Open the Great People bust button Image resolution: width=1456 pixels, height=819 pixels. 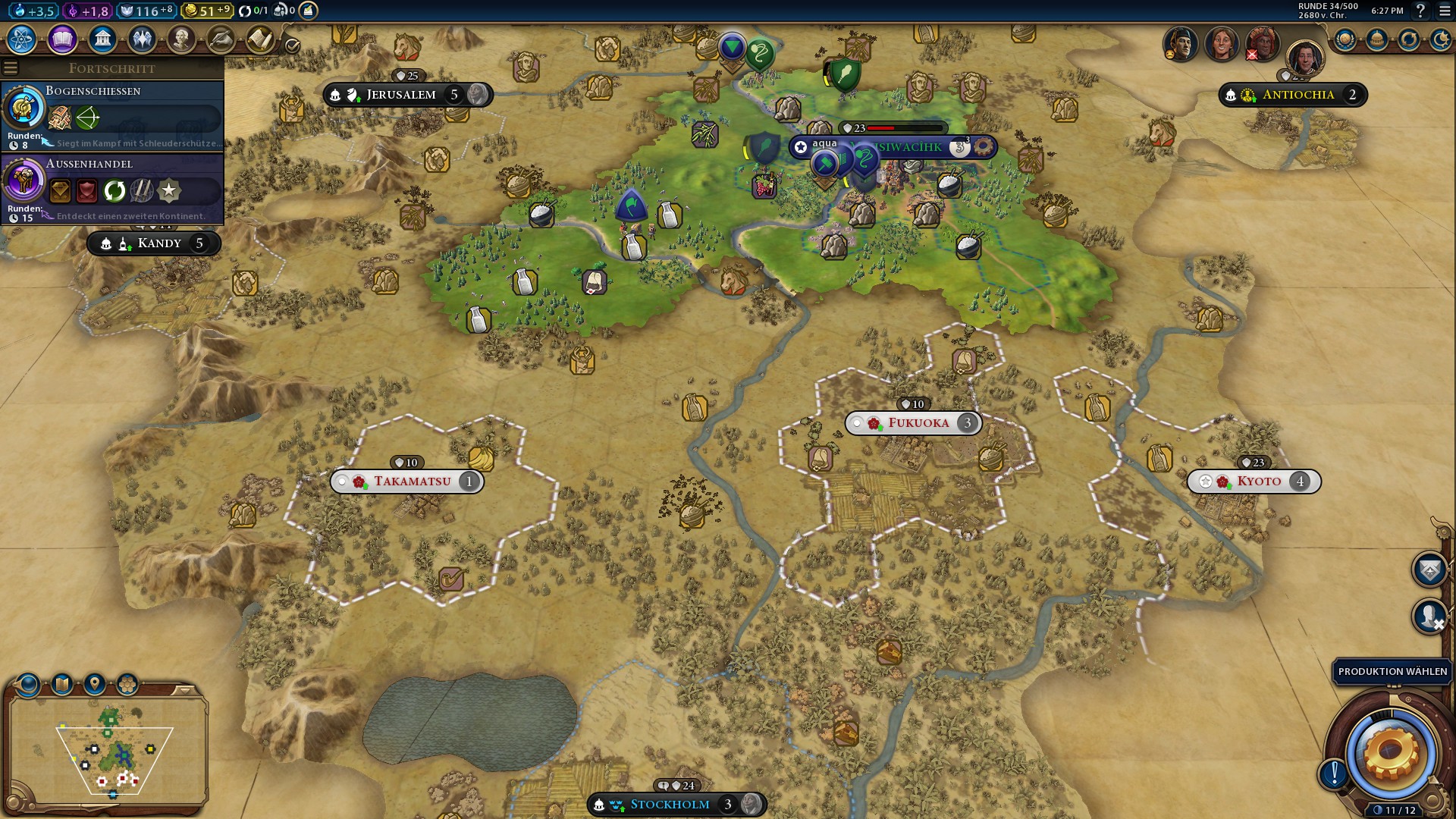[x=181, y=39]
